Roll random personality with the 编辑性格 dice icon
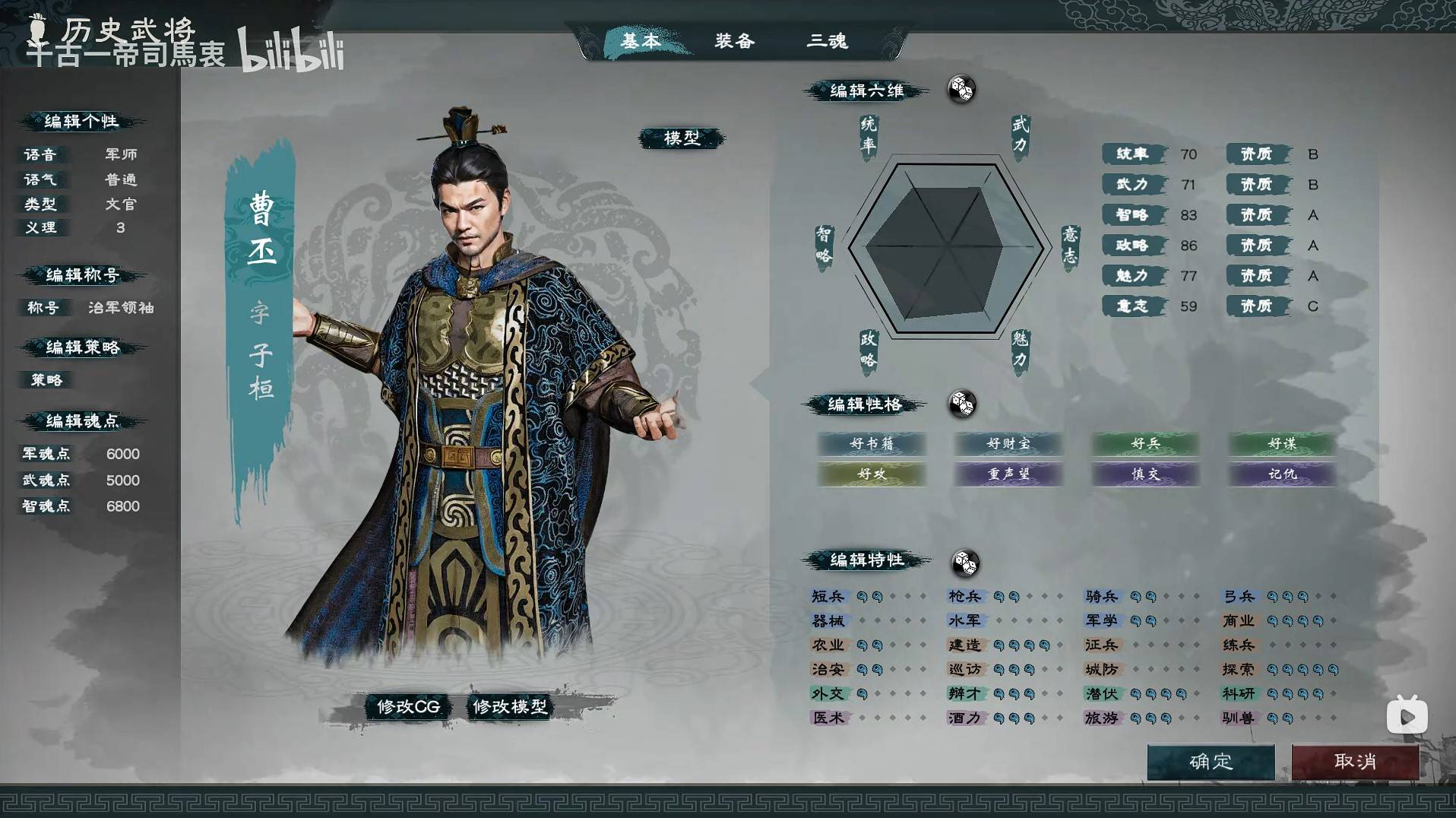This screenshot has height=818, width=1456. coord(964,405)
